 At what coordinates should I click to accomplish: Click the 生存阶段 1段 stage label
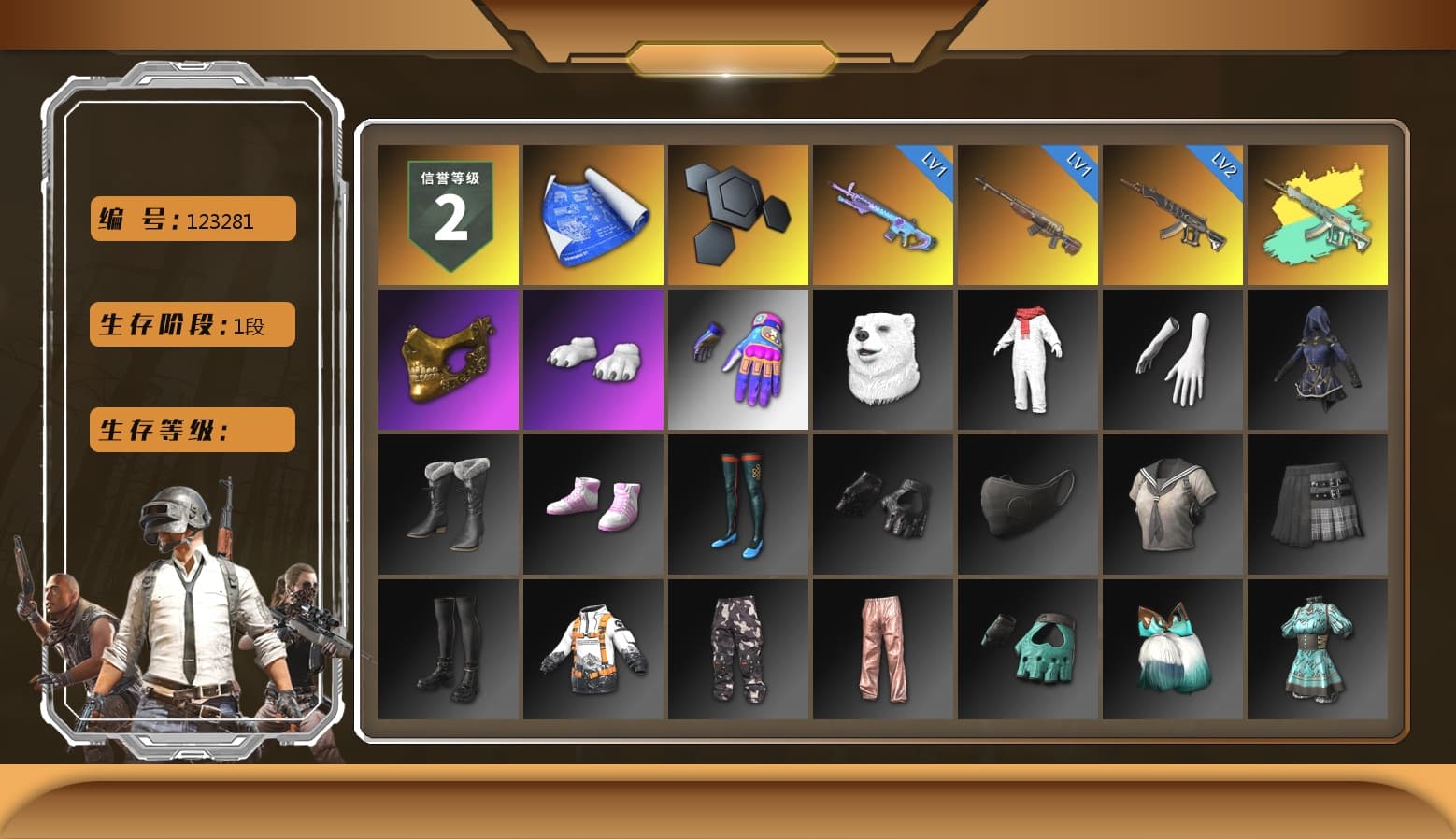coord(191,324)
